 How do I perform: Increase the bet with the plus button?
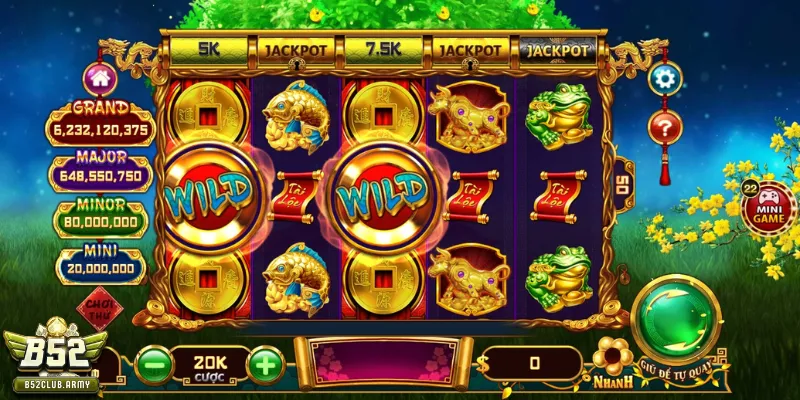tap(264, 363)
